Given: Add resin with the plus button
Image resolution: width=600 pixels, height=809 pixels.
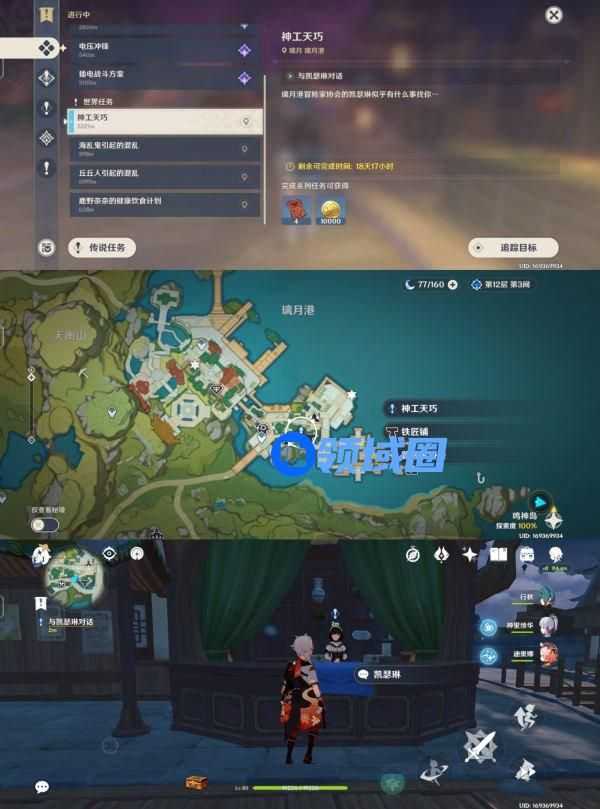Looking at the screenshot, I should 453,285.
